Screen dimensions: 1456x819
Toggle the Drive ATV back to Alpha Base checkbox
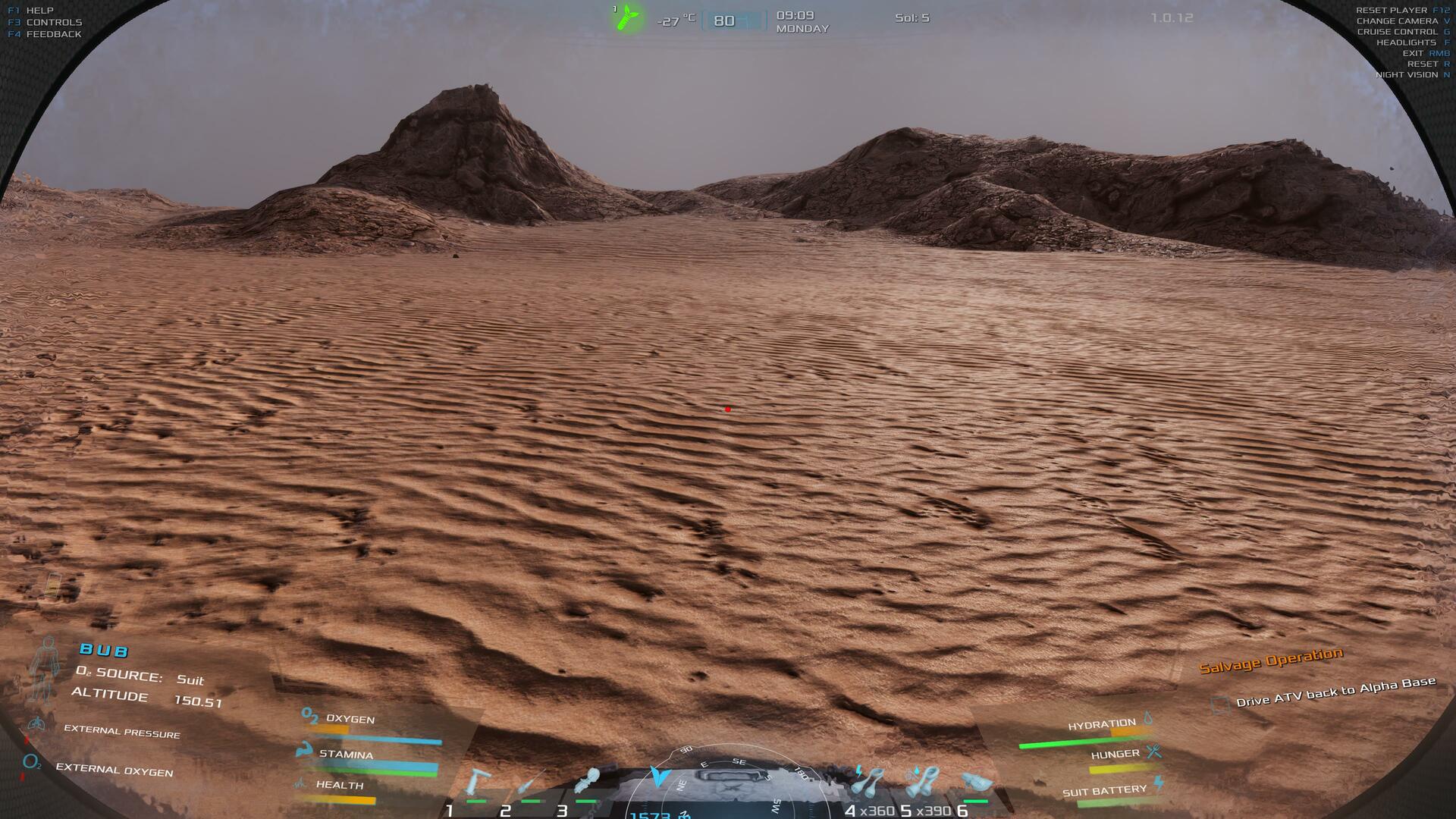(x=1220, y=704)
